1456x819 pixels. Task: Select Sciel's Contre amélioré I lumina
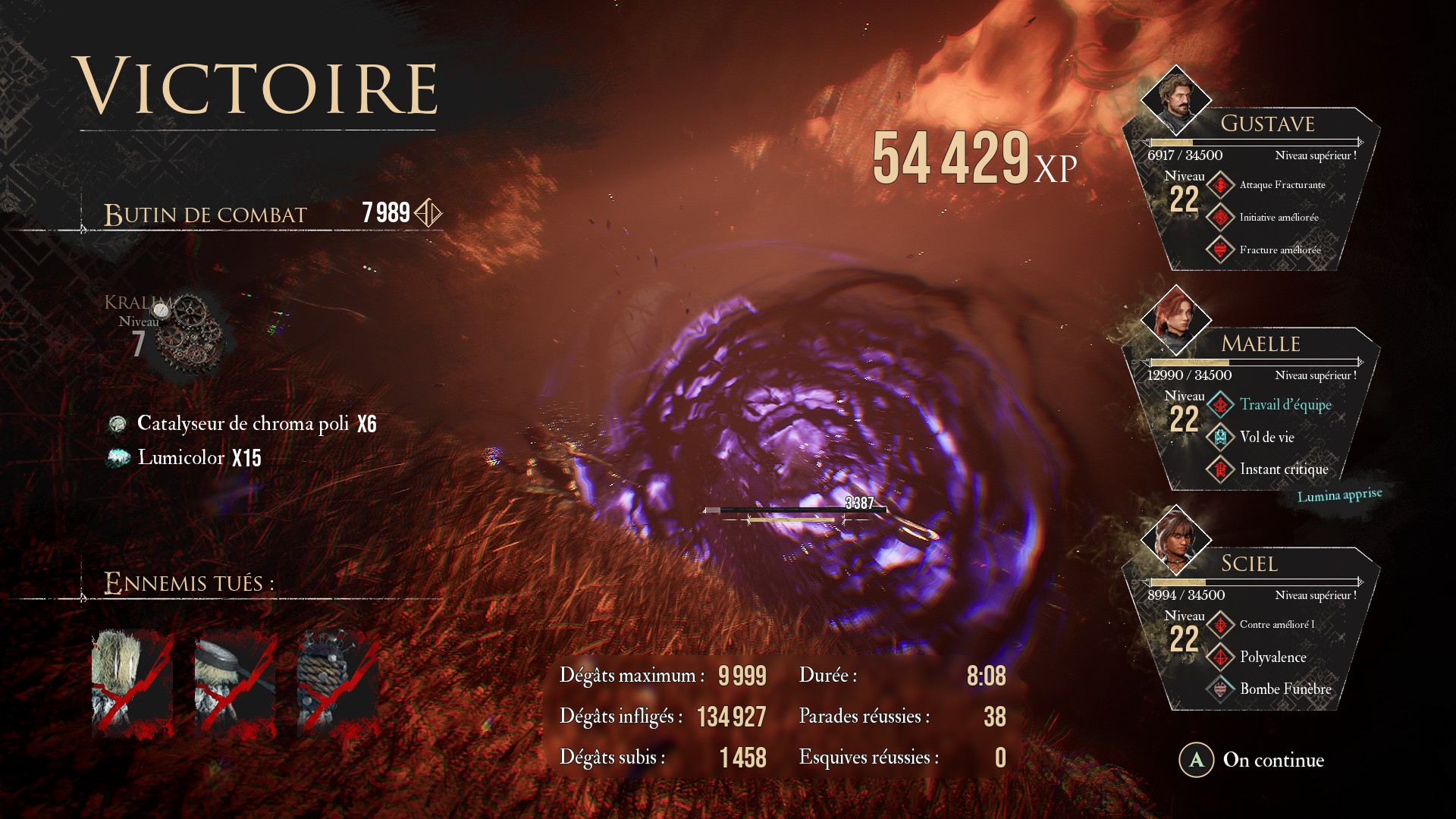[x=1276, y=625]
